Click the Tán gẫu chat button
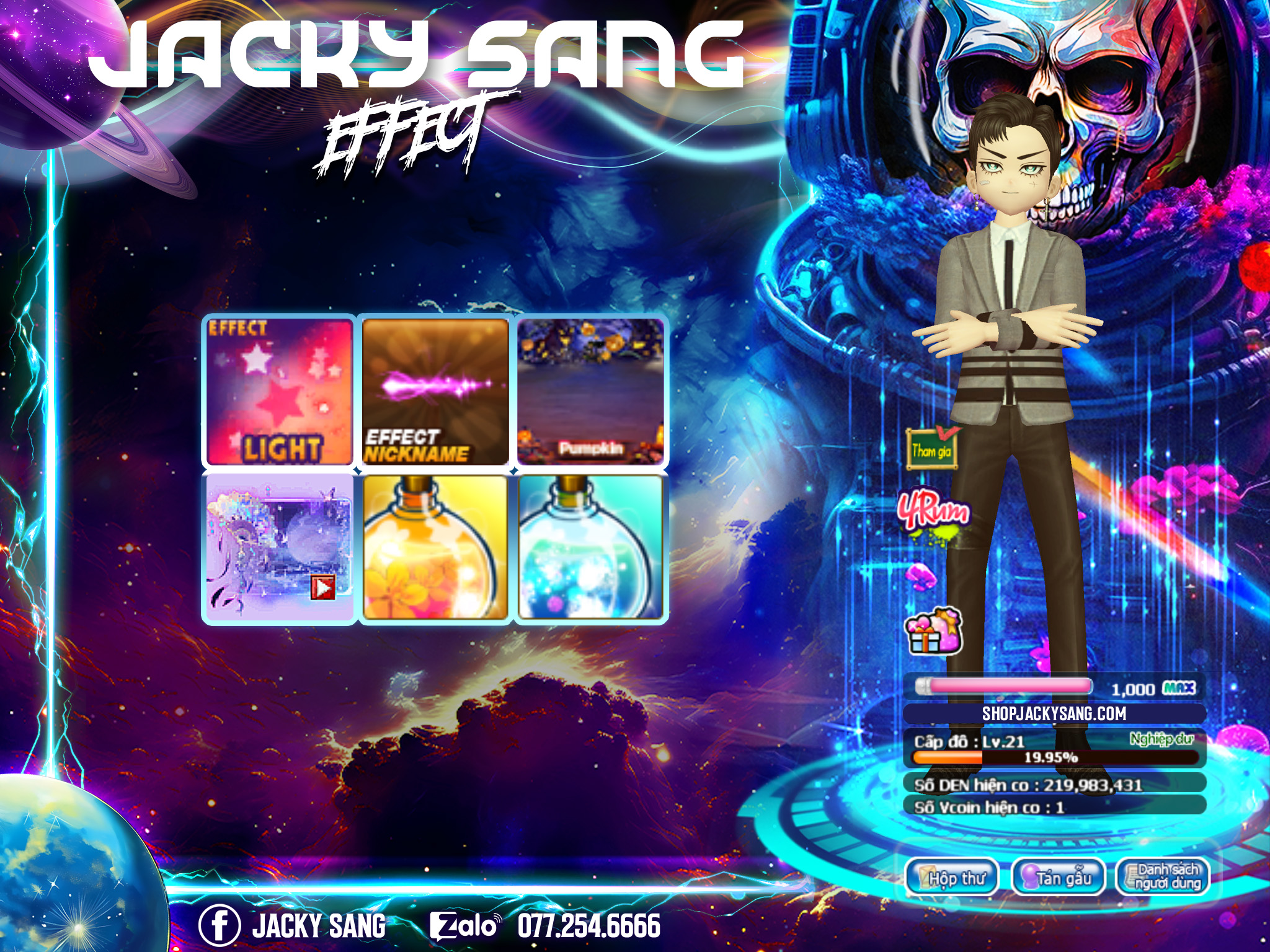The width and height of the screenshot is (1270, 952). [x=1059, y=877]
